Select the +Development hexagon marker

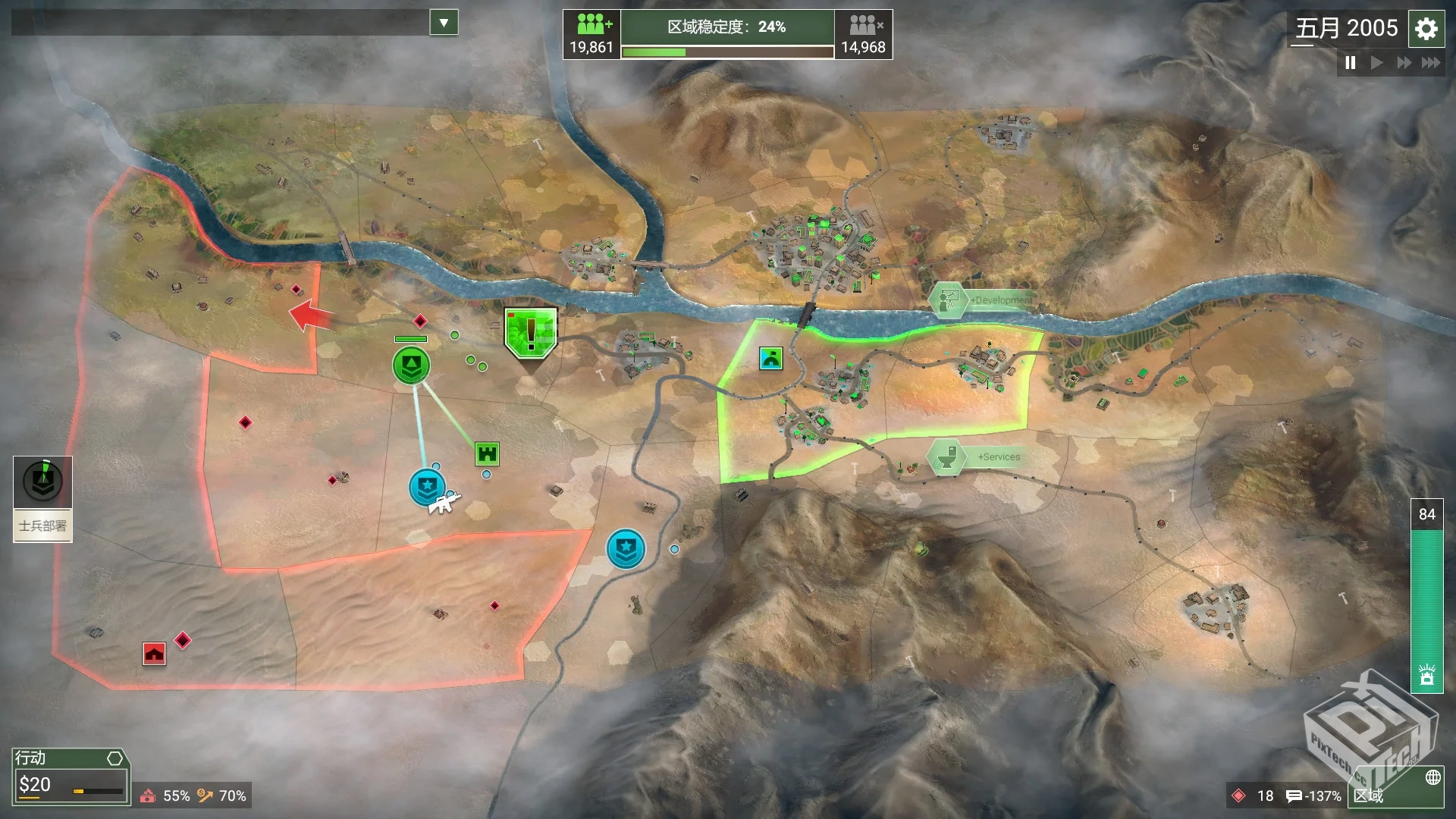948,300
